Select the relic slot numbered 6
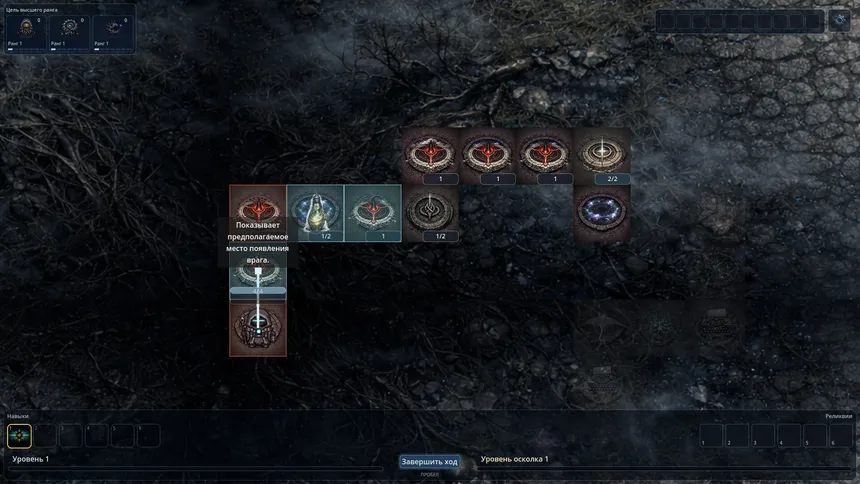 pos(840,436)
